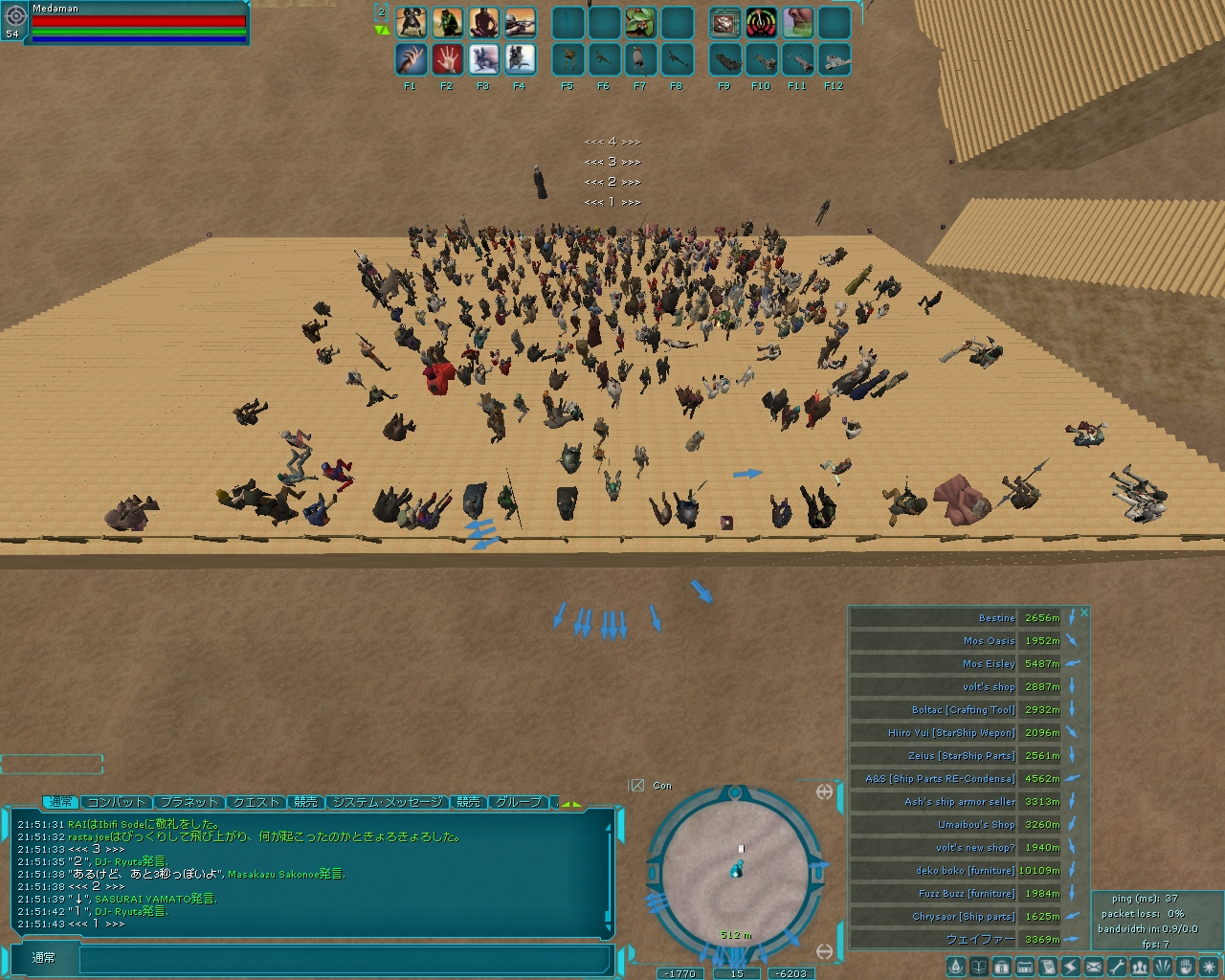Activate the red open-hand ability
Image resolution: width=1225 pixels, height=980 pixels.
tap(448, 59)
